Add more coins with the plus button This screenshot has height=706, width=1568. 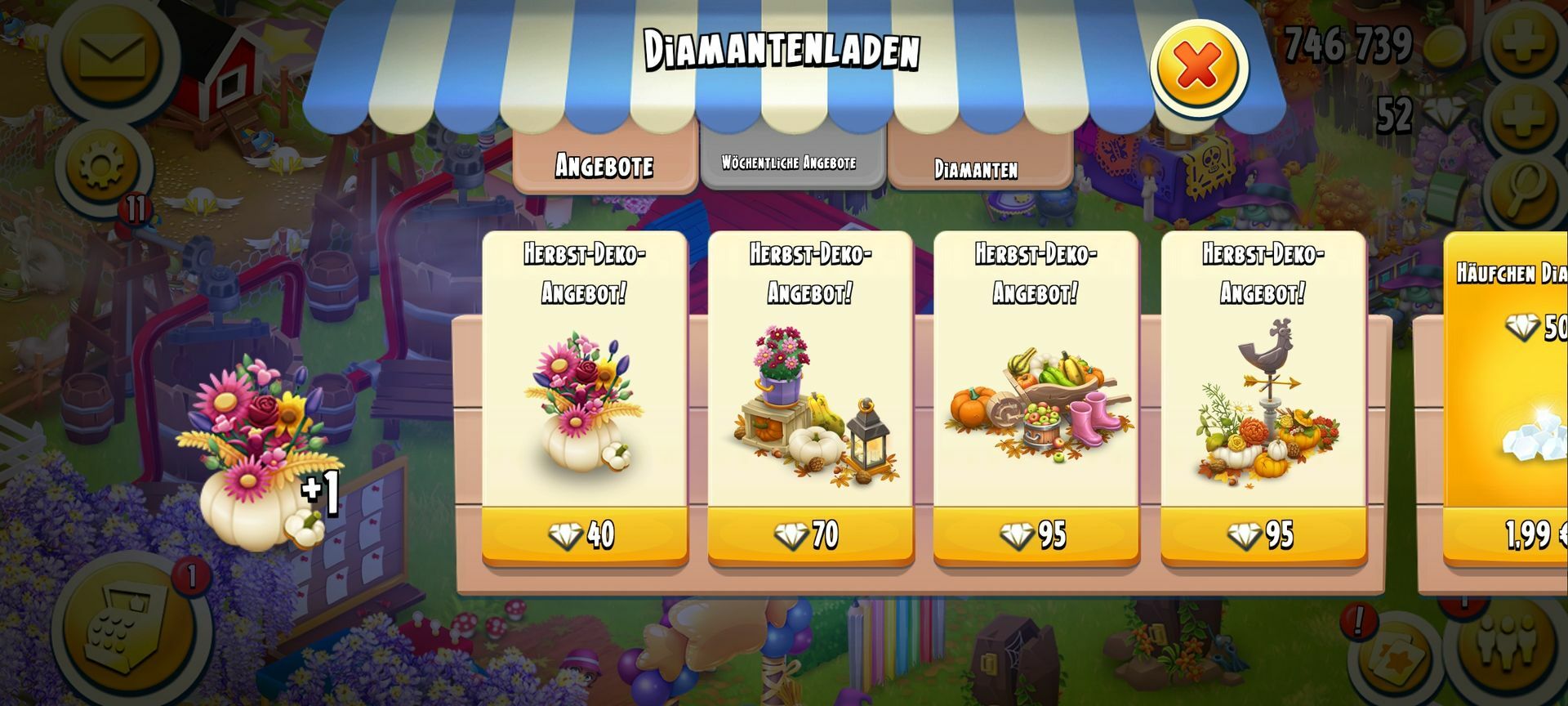(x=1523, y=42)
